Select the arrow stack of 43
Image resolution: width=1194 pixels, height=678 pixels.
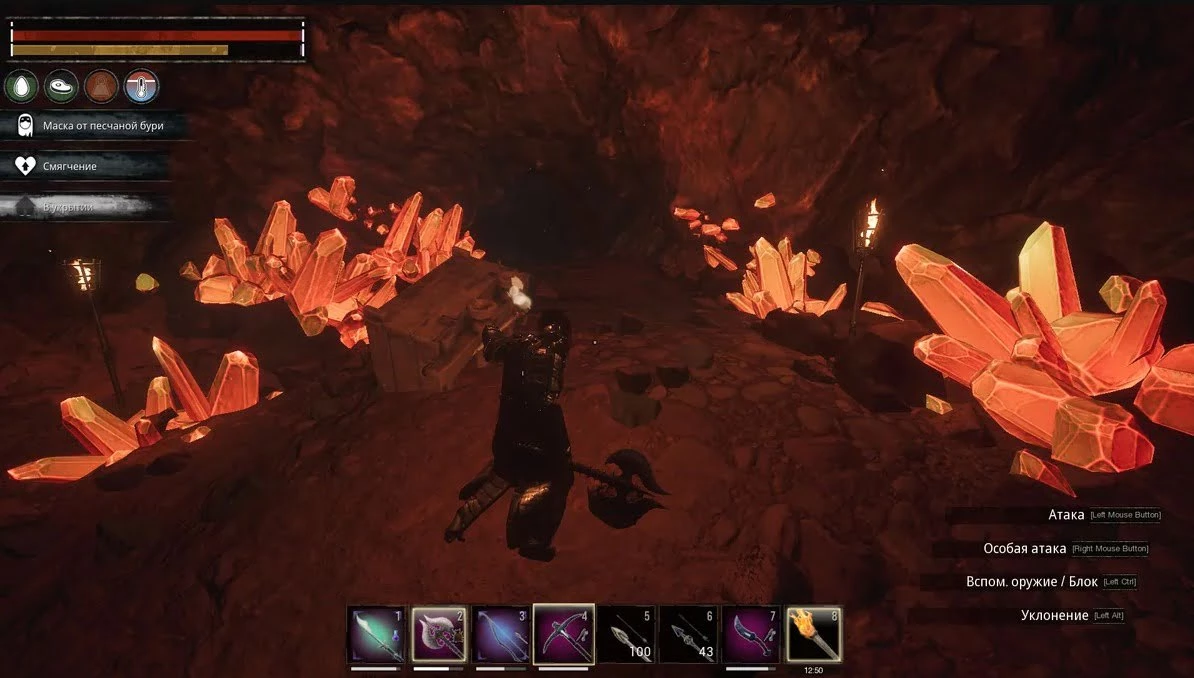click(x=688, y=634)
